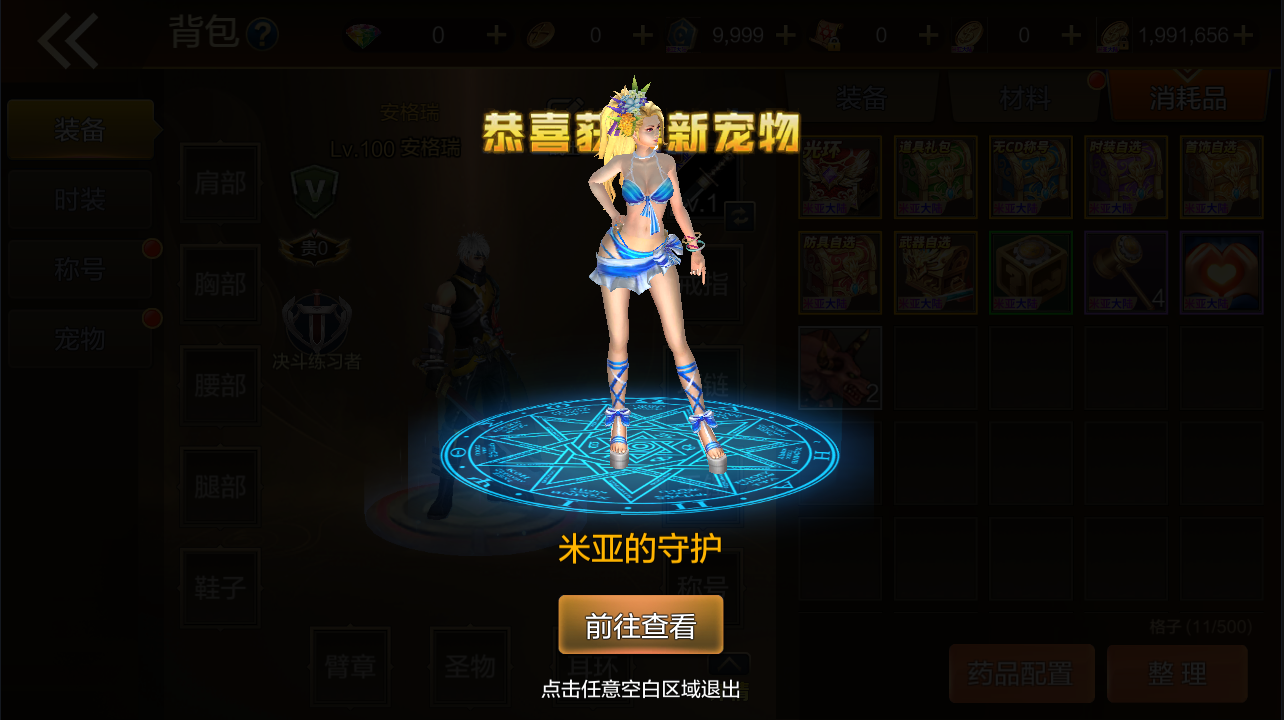
Task: Open the 药品配置 potion configuration
Action: point(1021,673)
